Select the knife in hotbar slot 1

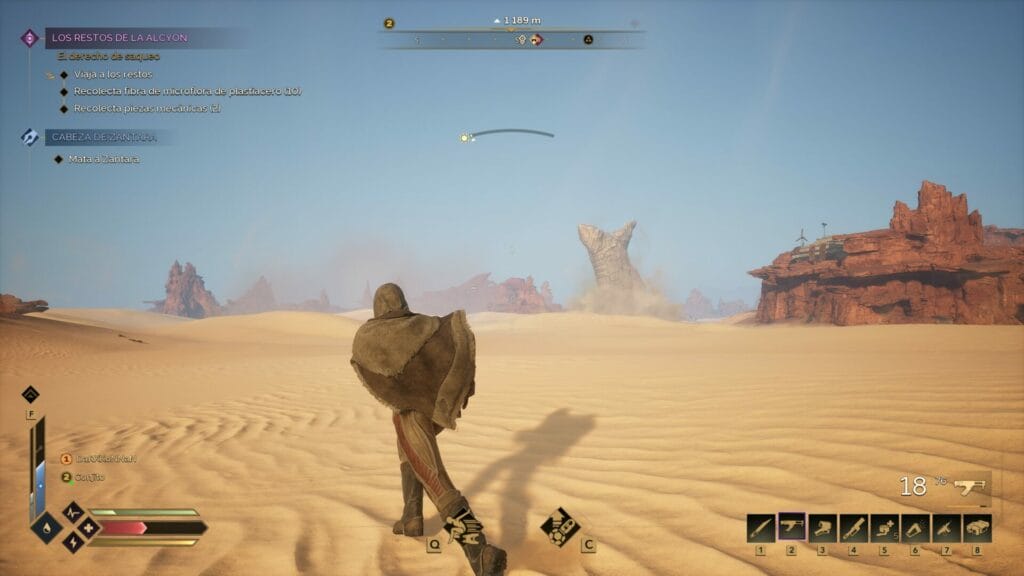[761, 528]
